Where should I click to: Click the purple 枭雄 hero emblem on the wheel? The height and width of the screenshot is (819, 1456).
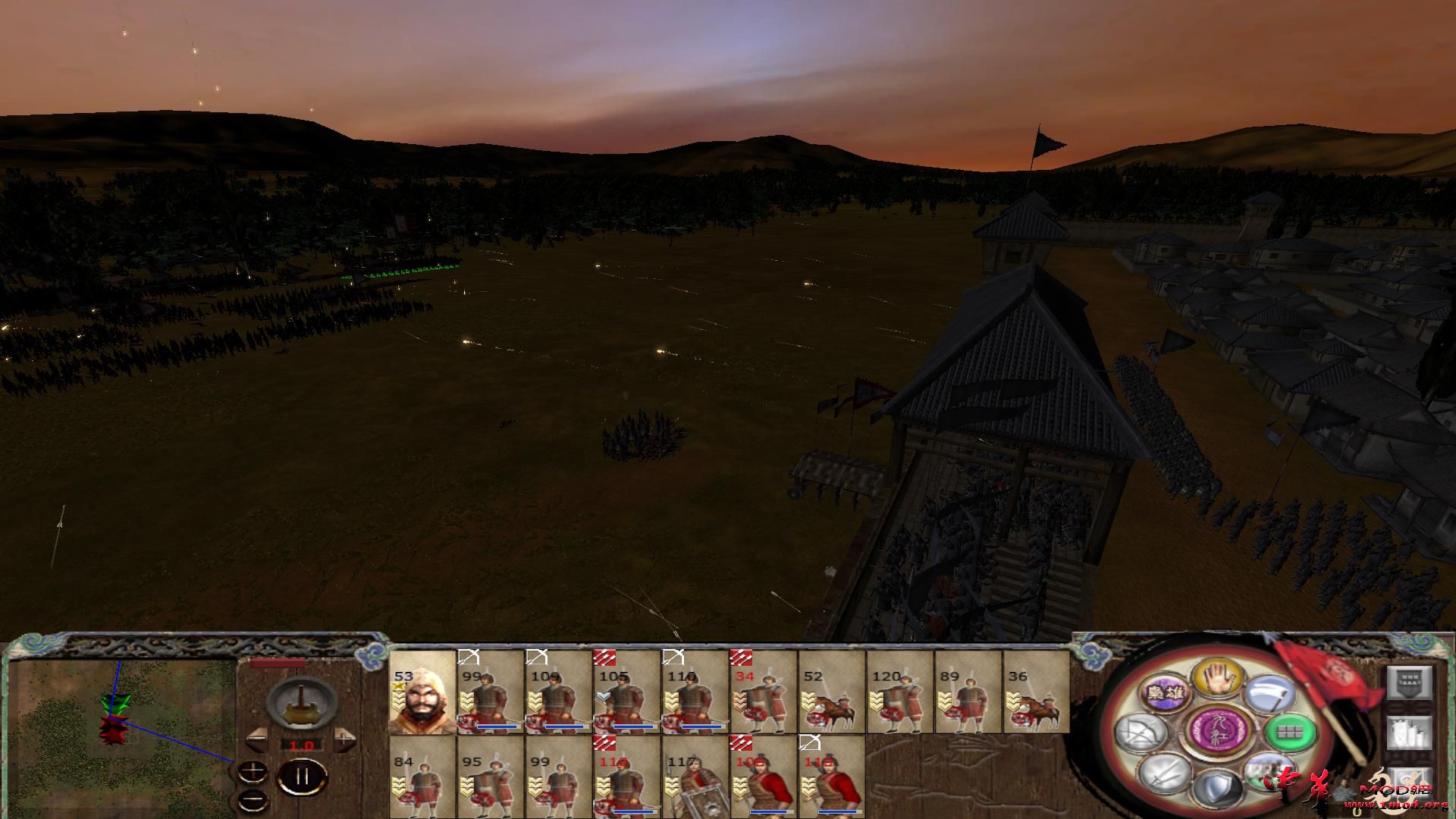tap(1166, 692)
